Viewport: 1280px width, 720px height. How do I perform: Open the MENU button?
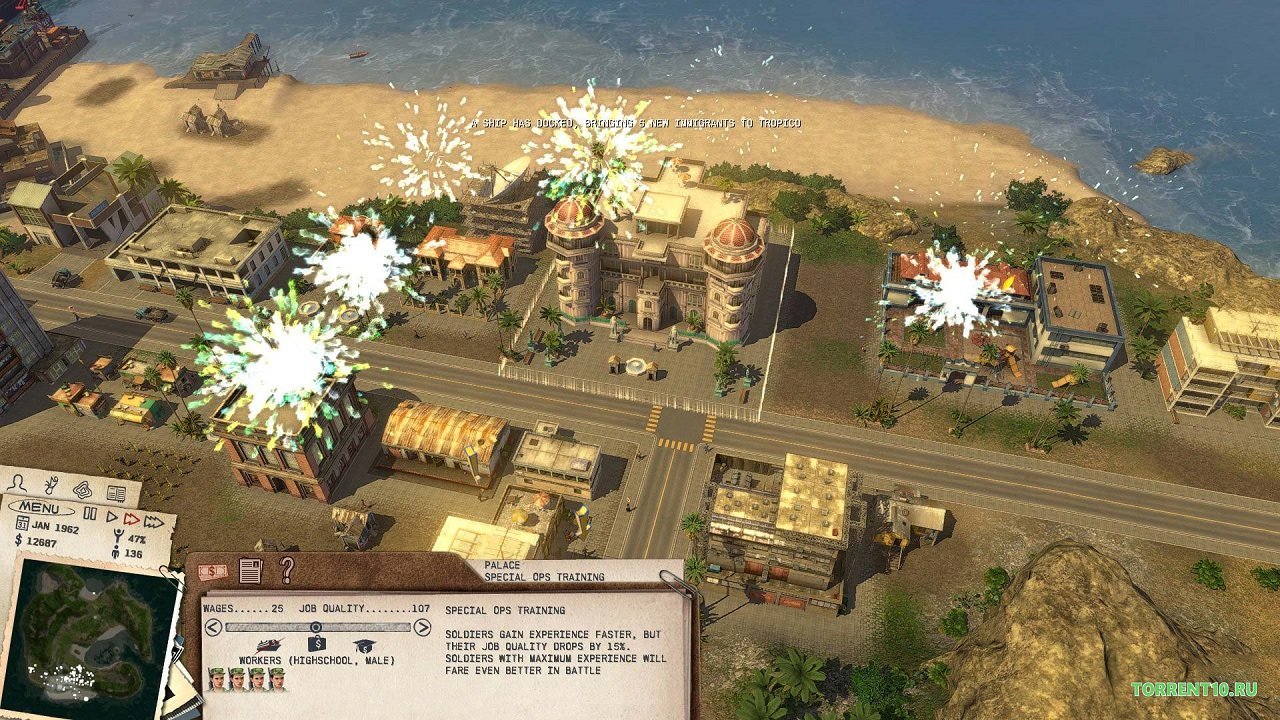point(40,507)
